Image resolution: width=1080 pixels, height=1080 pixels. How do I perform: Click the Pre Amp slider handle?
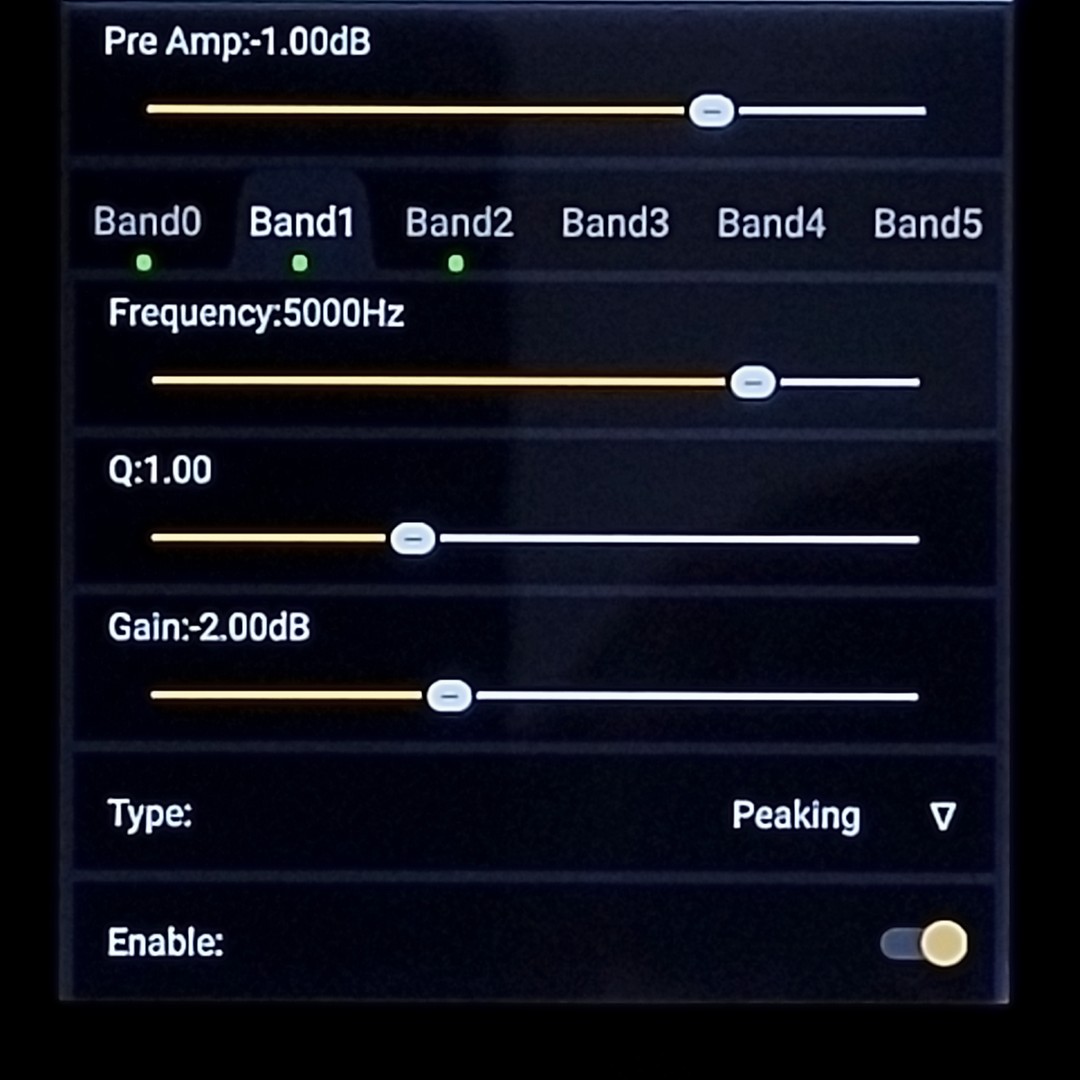pyautogui.click(x=711, y=111)
